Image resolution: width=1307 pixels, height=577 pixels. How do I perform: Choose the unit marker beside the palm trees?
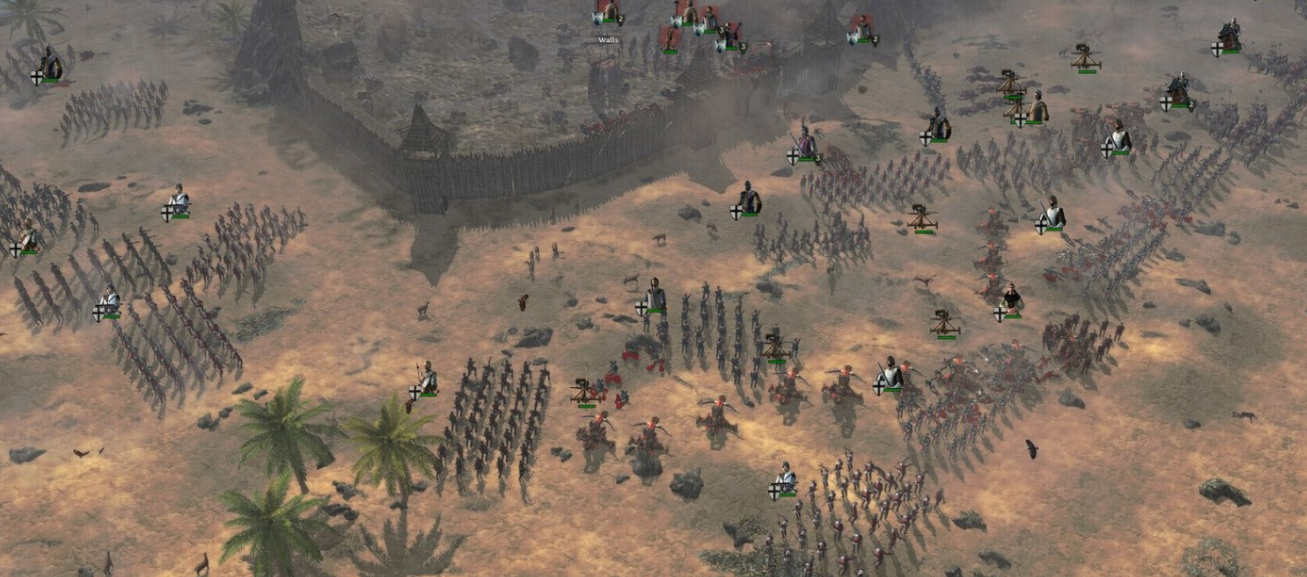click(x=425, y=382)
